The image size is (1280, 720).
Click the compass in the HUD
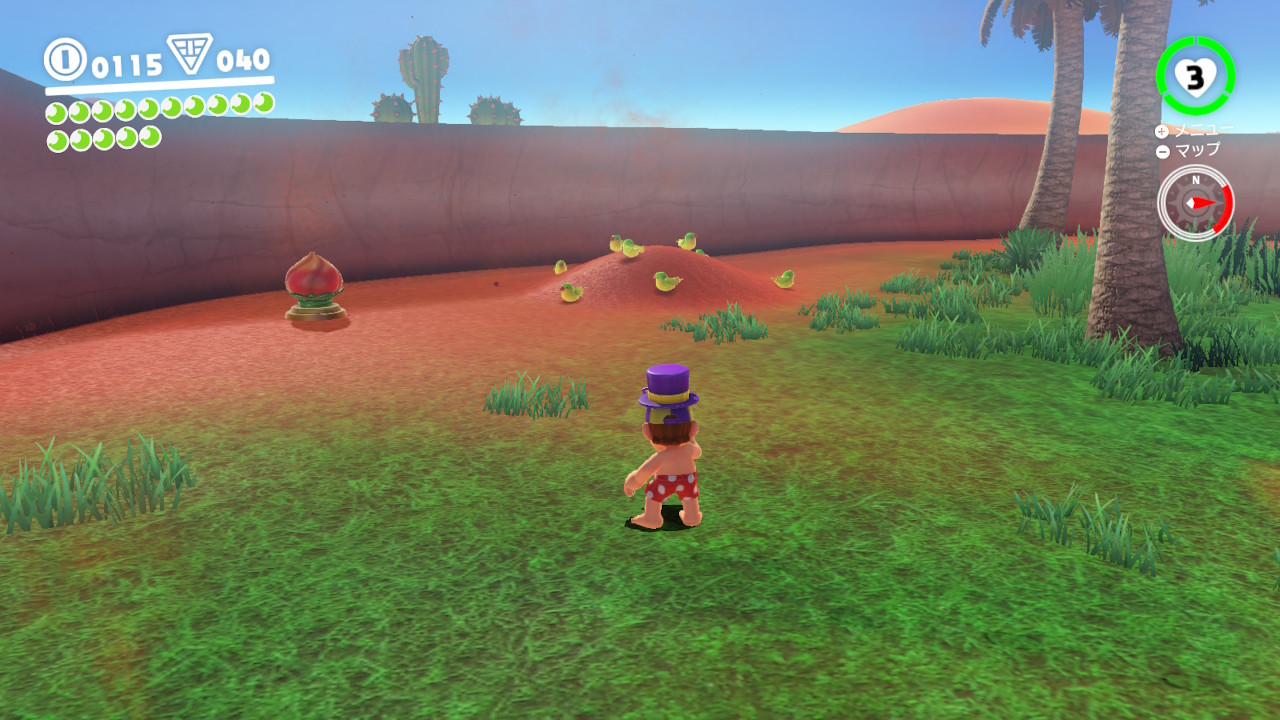point(1195,202)
